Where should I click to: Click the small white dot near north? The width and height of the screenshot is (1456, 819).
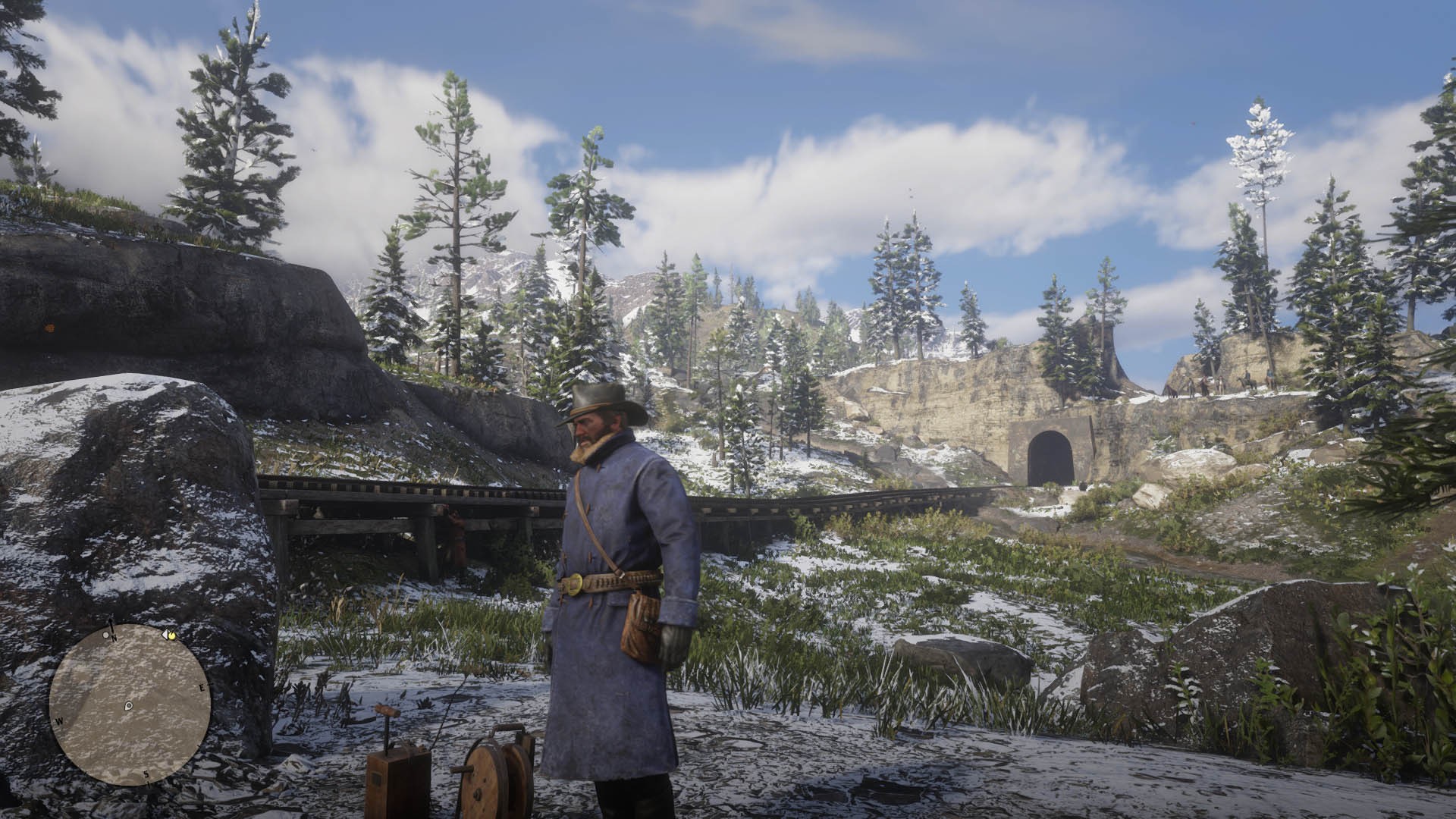point(105,635)
